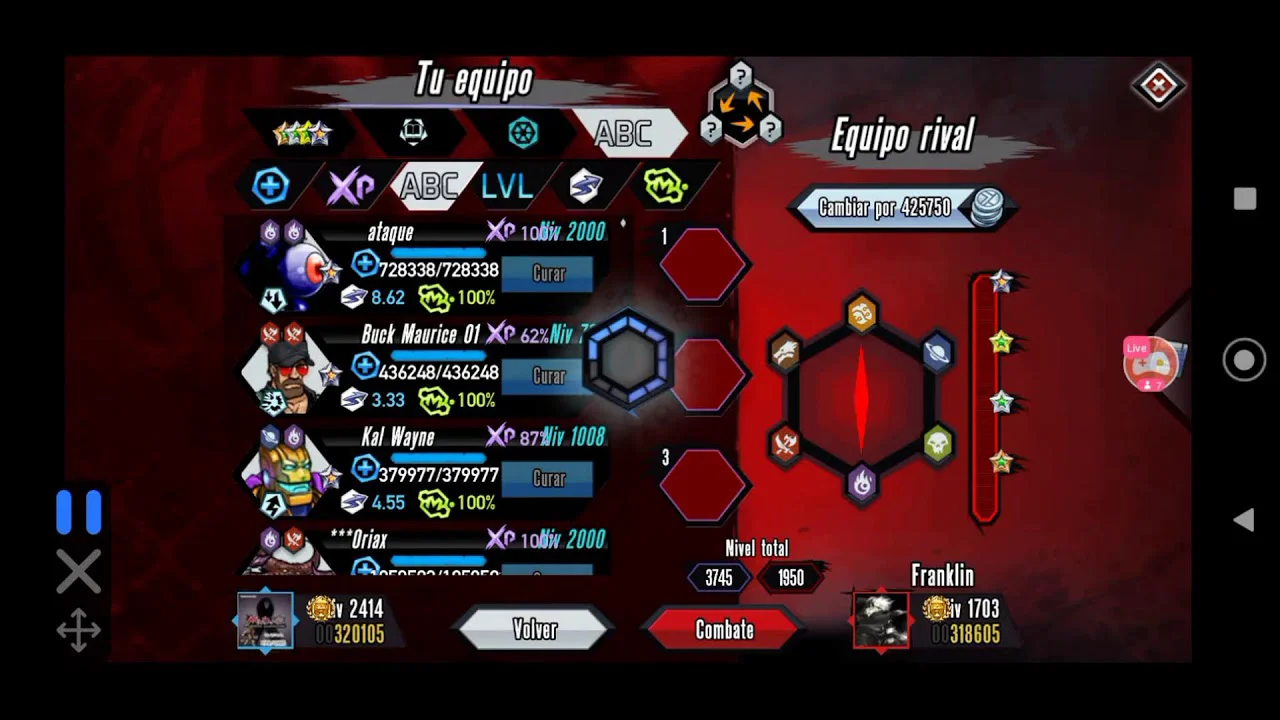Image resolution: width=1280 pixels, height=720 pixels.
Task: Shuffle the team with the random arrows icon
Action: coord(740,105)
